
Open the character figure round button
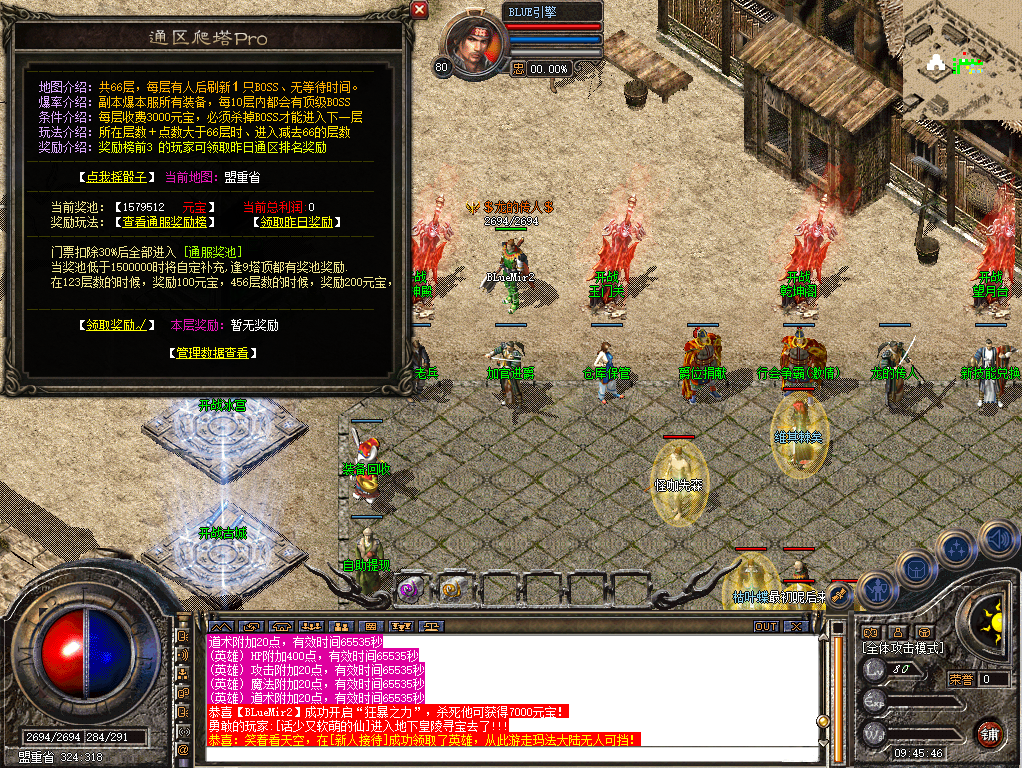(877, 588)
